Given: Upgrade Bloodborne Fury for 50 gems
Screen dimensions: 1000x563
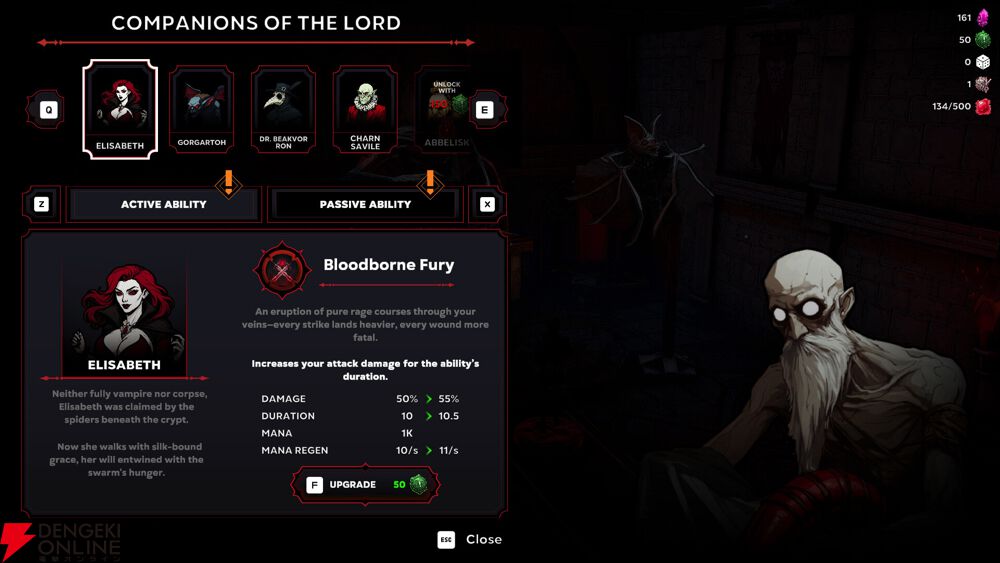Looking at the screenshot, I should pyautogui.click(x=366, y=485).
